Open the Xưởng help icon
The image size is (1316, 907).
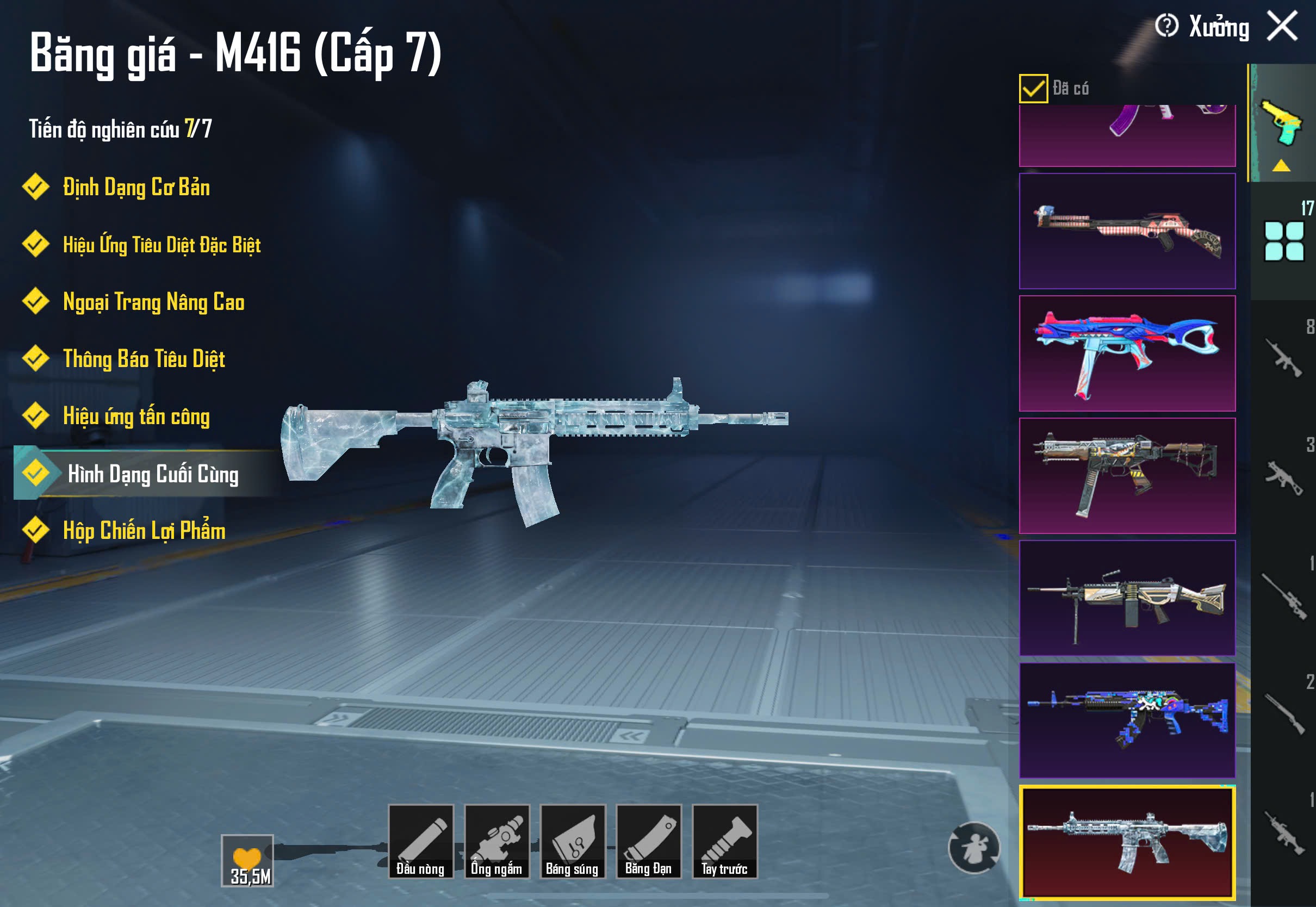(x=1166, y=26)
